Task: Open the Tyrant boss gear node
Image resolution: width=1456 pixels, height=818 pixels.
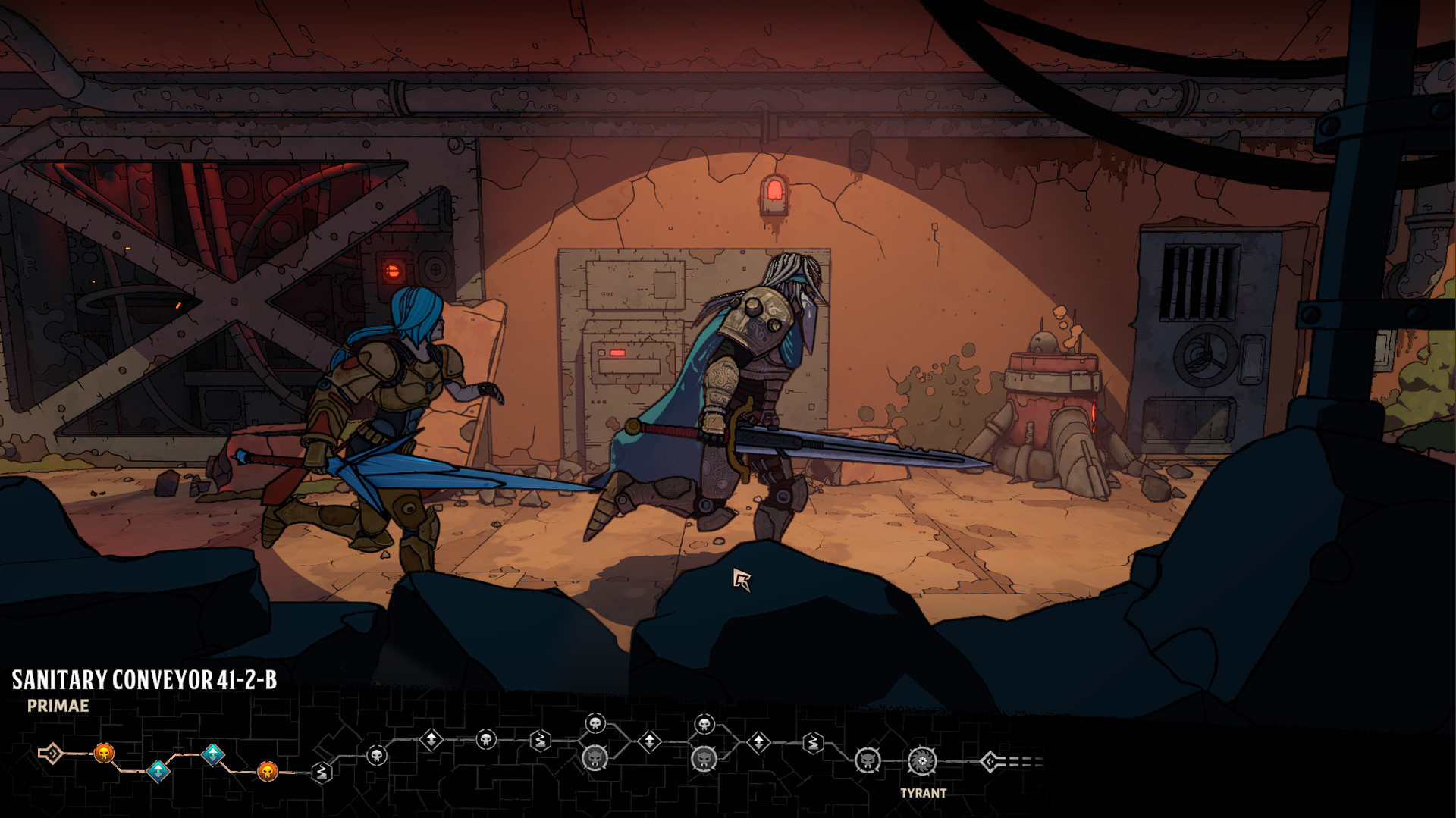Action: (922, 762)
